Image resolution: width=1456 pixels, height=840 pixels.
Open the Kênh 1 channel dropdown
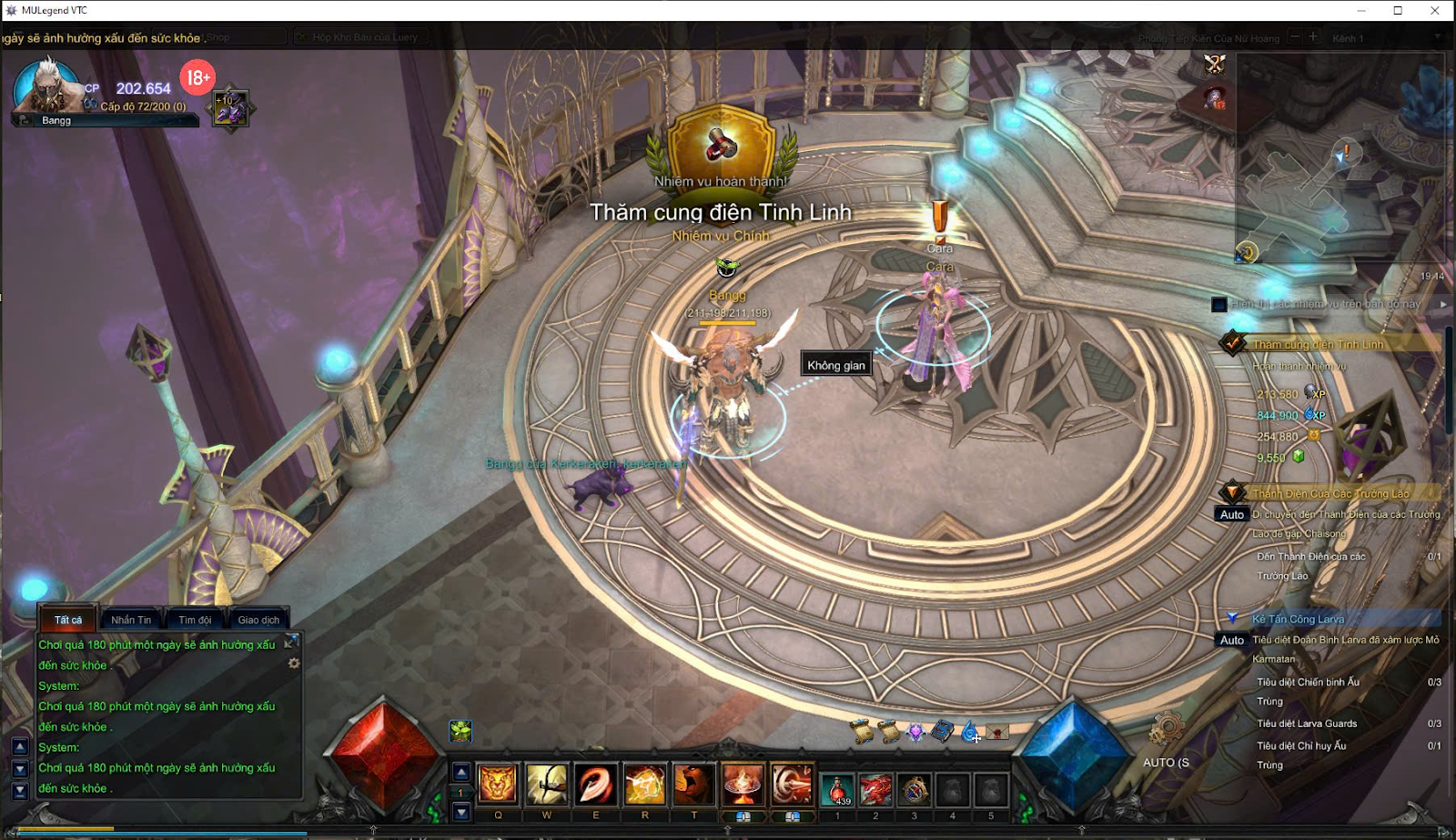(1437, 37)
